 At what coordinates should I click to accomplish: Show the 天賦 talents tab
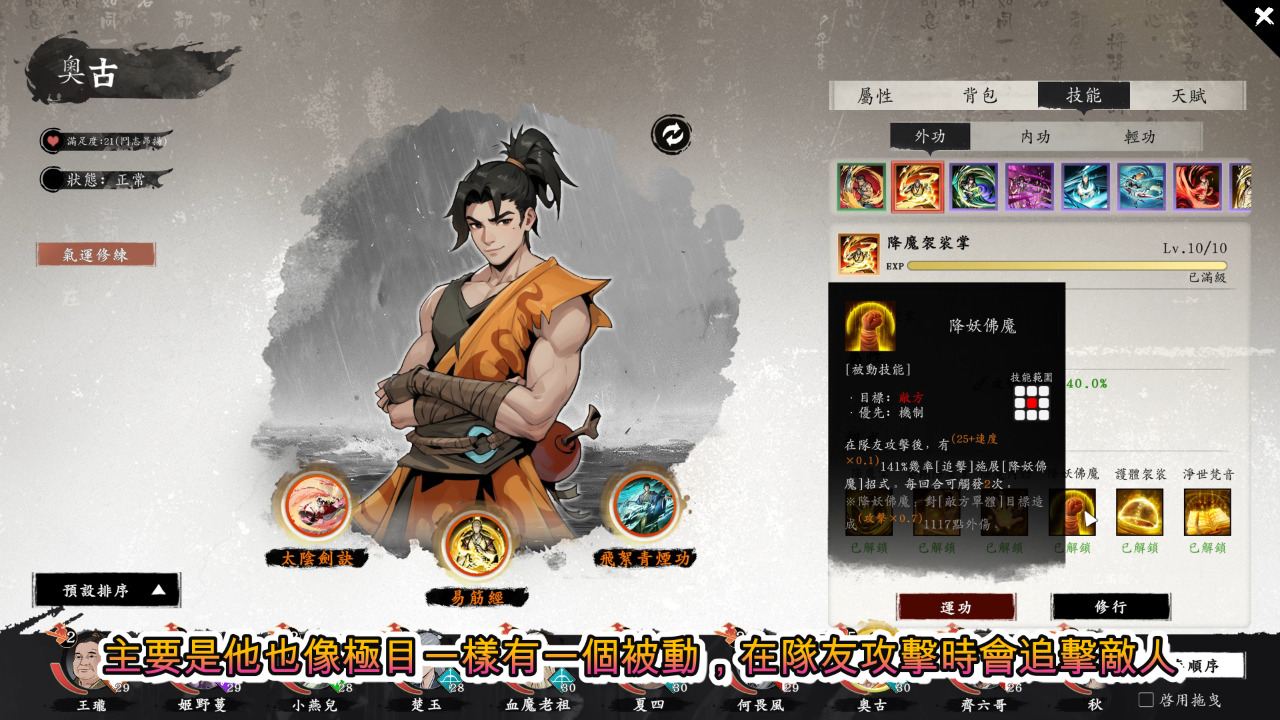[x=1189, y=96]
